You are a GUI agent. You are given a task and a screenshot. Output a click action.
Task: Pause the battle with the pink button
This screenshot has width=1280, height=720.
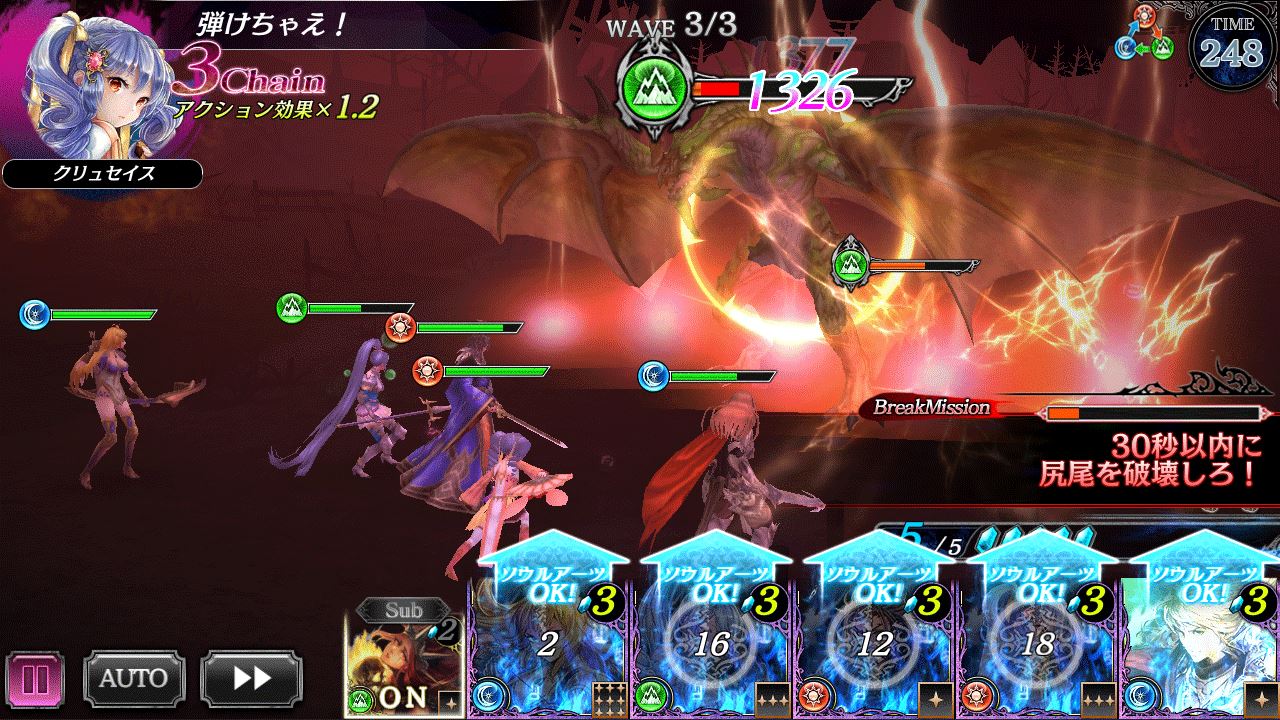click(35, 679)
